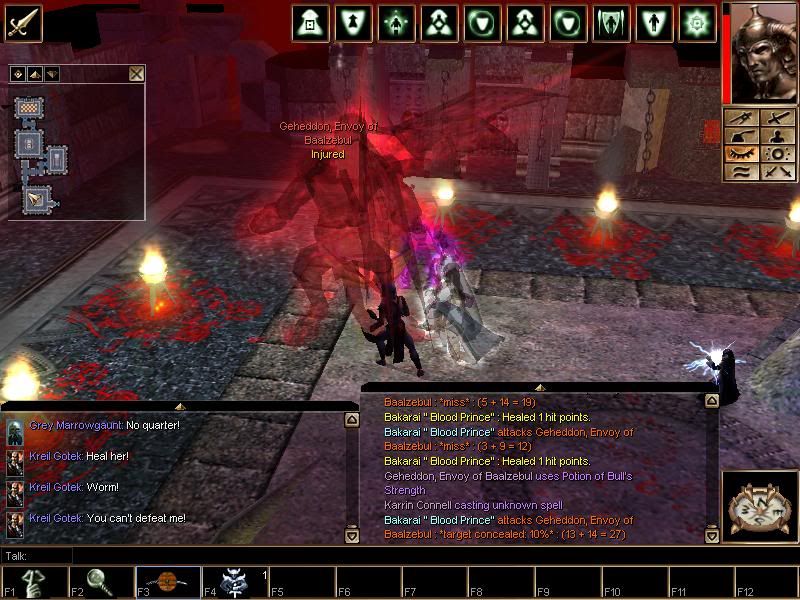
Task: Click the chat window scroll-up arrow
Action: coord(351,421)
